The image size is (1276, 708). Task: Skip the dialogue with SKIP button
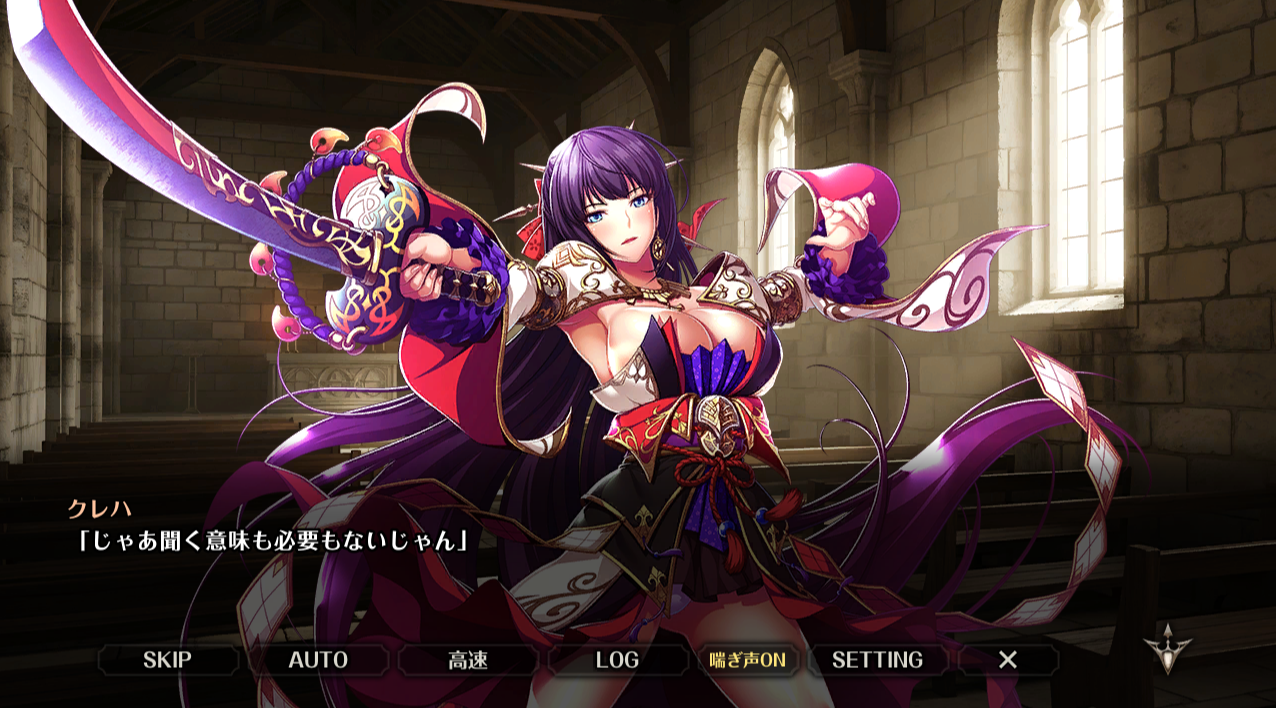(x=167, y=660)
